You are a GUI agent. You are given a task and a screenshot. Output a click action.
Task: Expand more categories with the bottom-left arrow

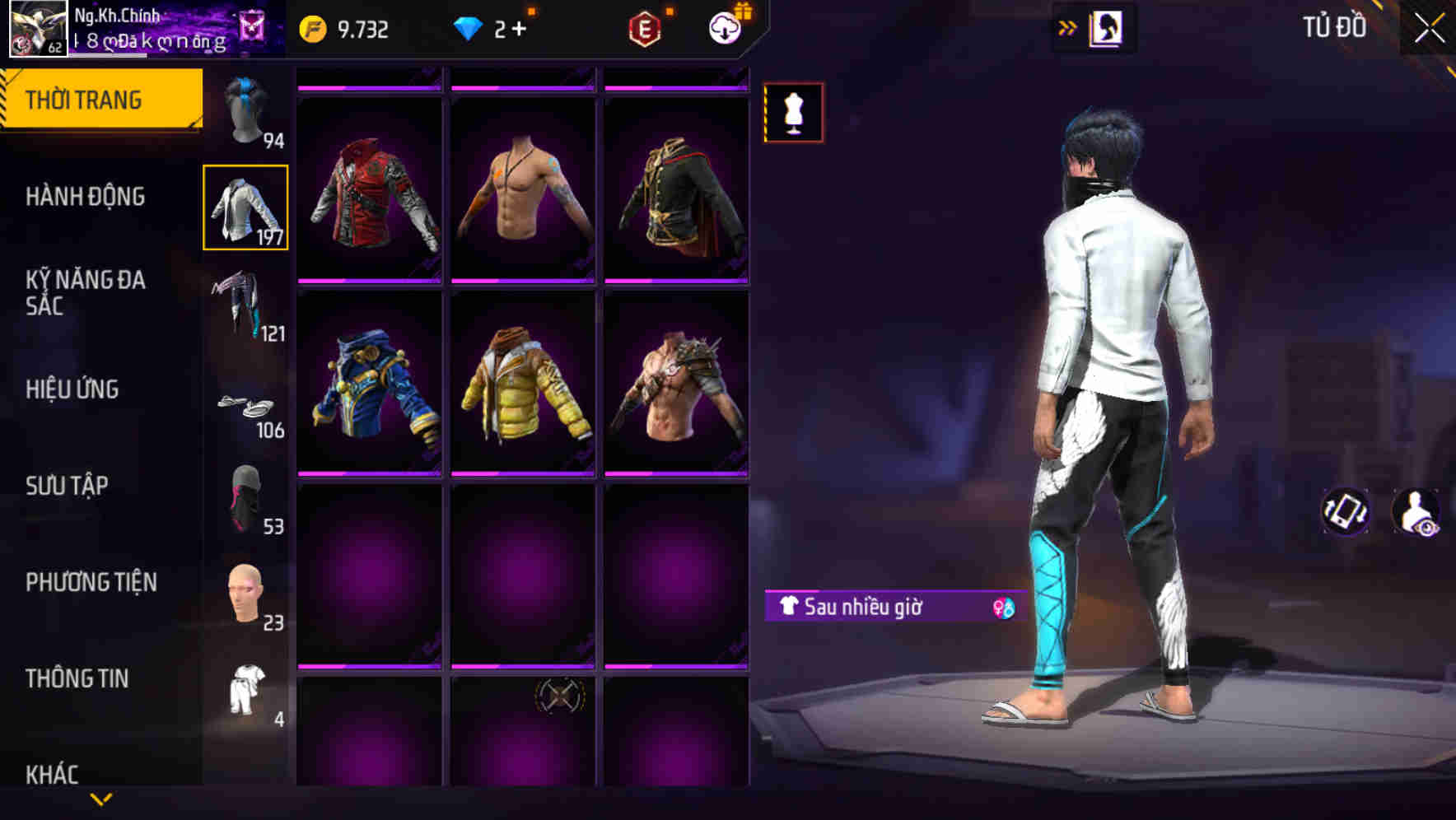click(x=101, y=797)
